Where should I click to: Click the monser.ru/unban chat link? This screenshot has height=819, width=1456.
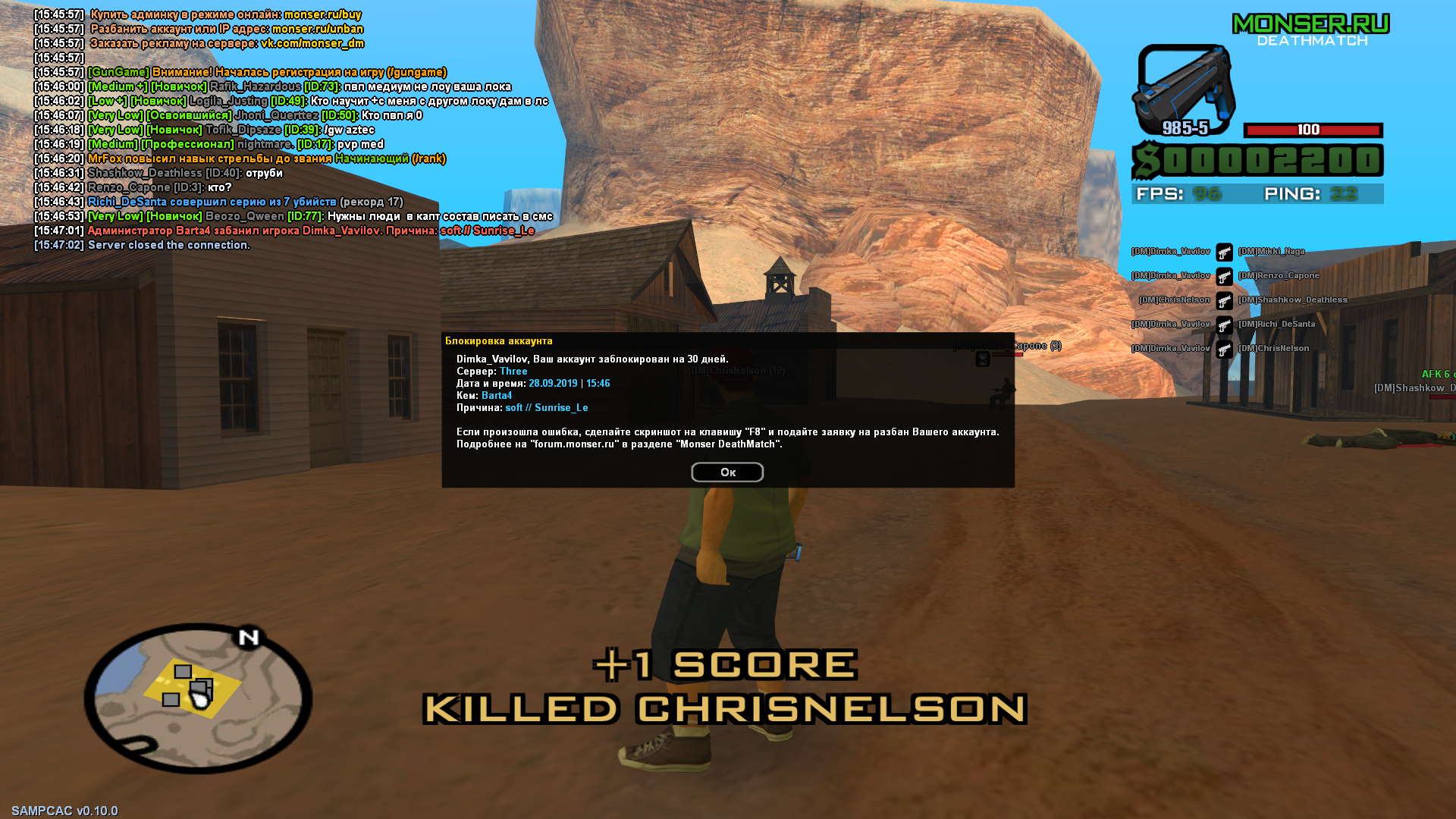[318, 28]
